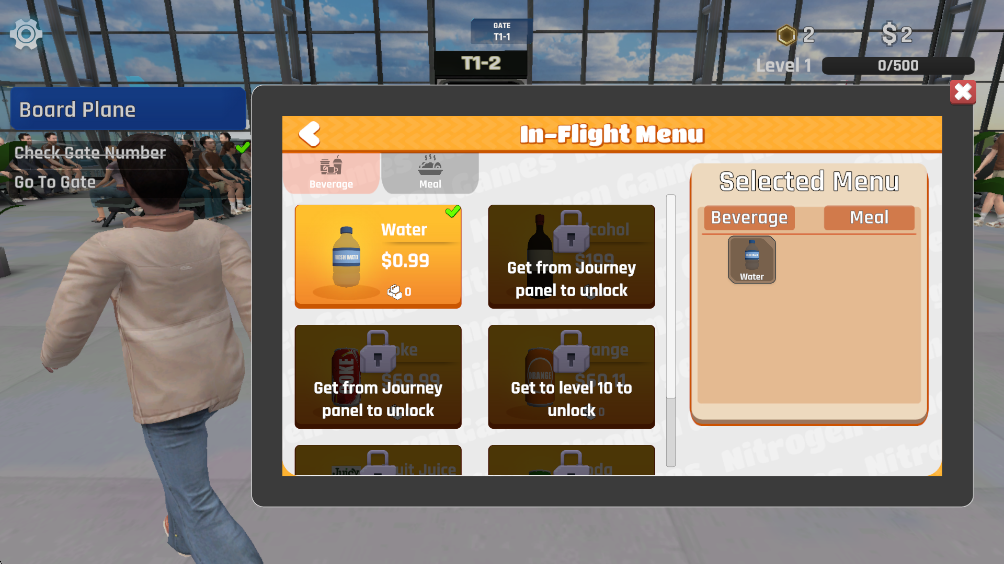Open the Meal category tab
1004x564 pixels.
coord(430,172)
